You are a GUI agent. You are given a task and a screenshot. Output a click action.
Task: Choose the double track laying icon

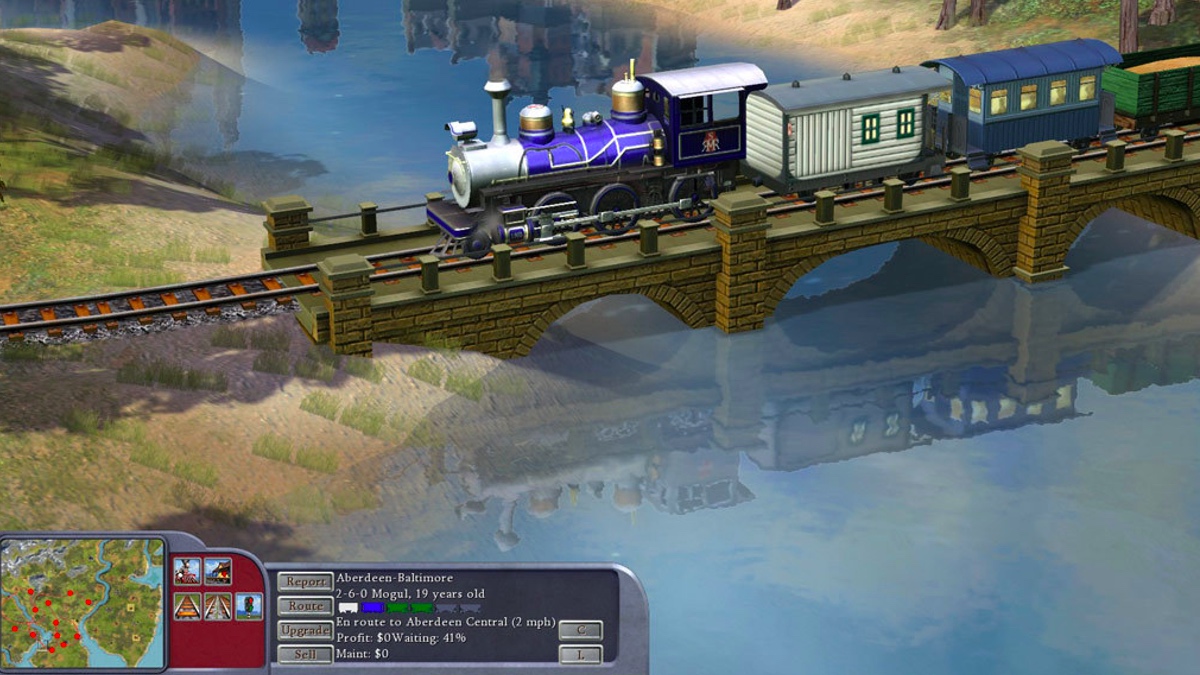point(218,606)
